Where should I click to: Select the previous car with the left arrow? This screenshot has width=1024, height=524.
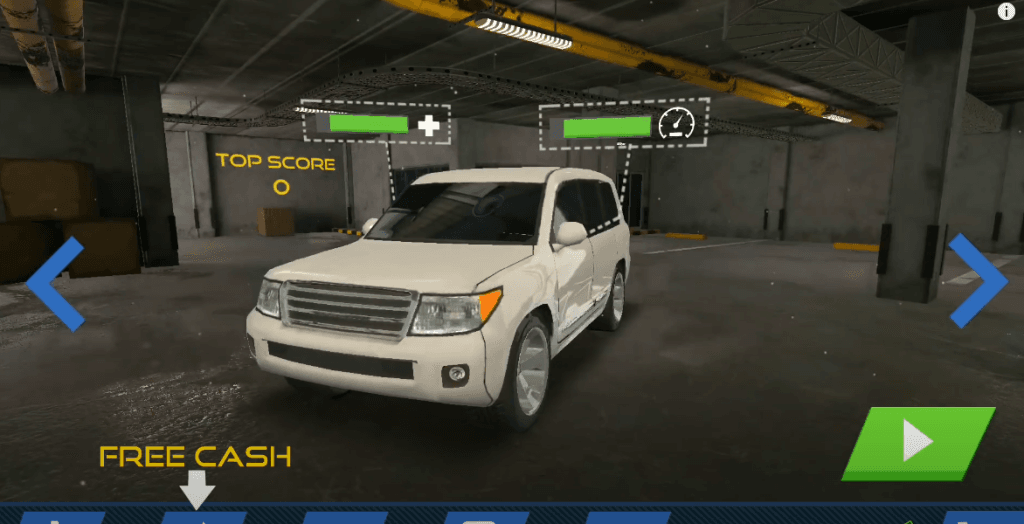55,284
